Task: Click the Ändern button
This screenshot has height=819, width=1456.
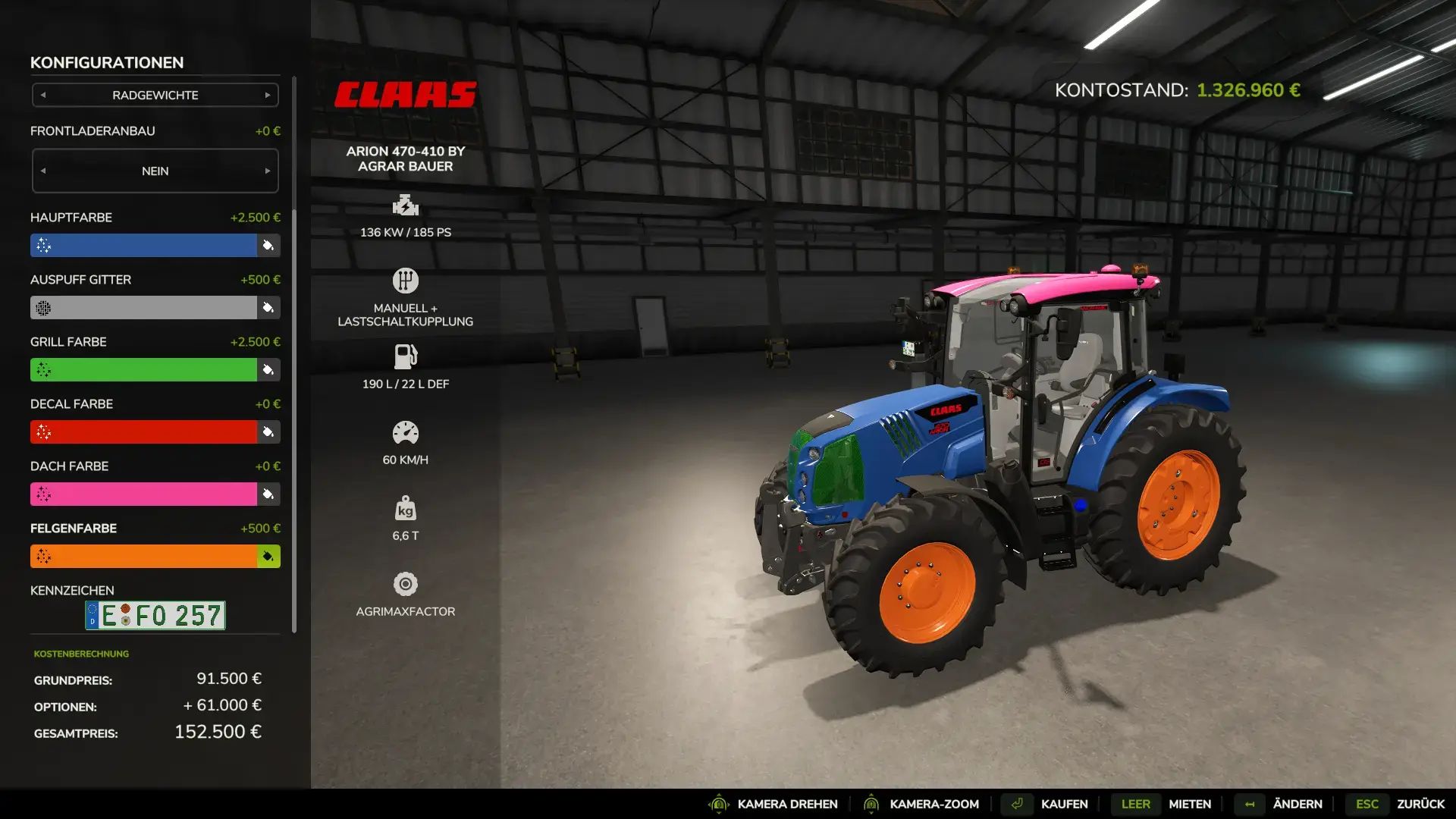Action: (x=1297, y=804)
